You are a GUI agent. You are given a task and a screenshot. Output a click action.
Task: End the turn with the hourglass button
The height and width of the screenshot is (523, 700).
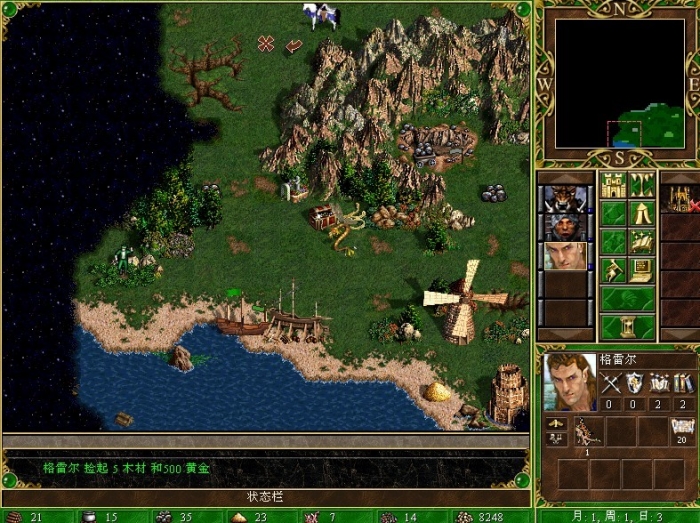tap(628, 326)
